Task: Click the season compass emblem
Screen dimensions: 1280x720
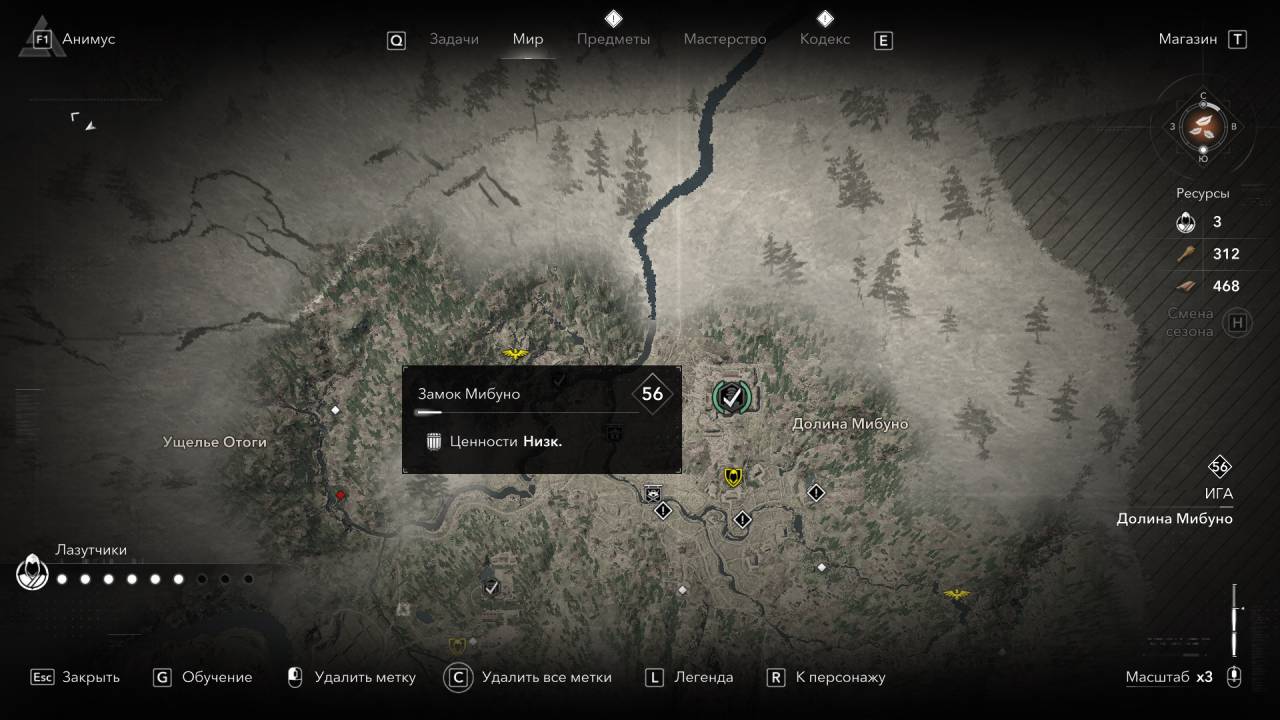Action: pos(1203,126)
